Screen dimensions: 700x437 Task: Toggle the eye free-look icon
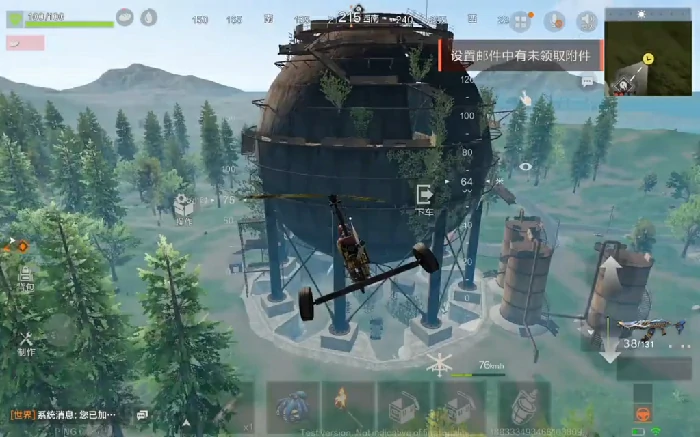525,166
